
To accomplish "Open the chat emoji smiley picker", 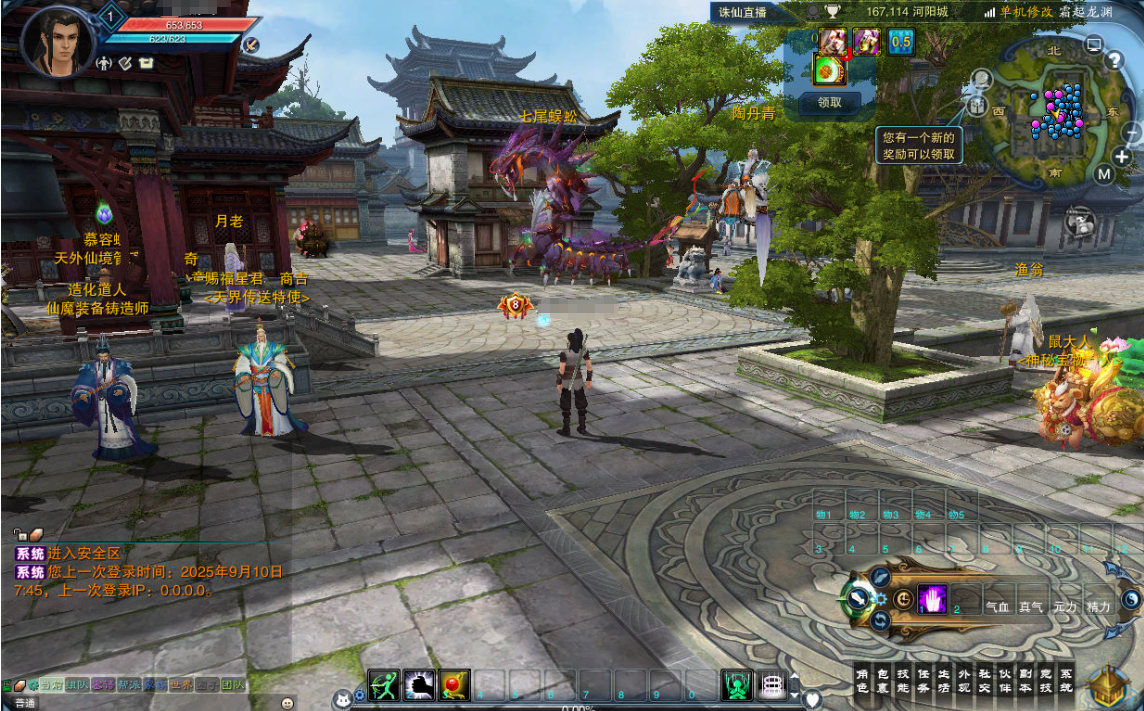I will [288, 703].
